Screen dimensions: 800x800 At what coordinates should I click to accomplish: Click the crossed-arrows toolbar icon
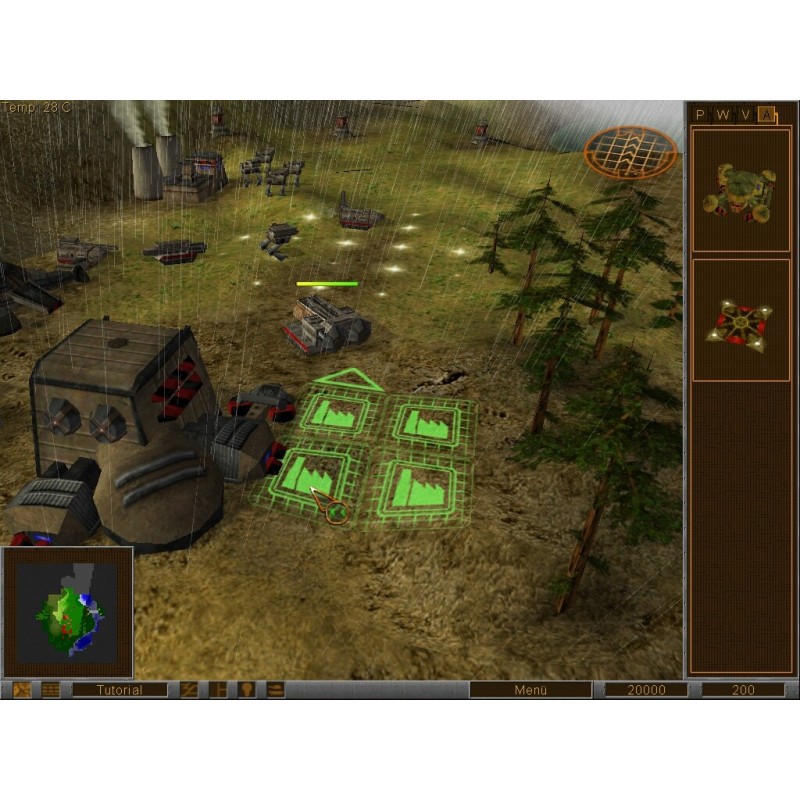pyautogui.click(x=22, y=690)
